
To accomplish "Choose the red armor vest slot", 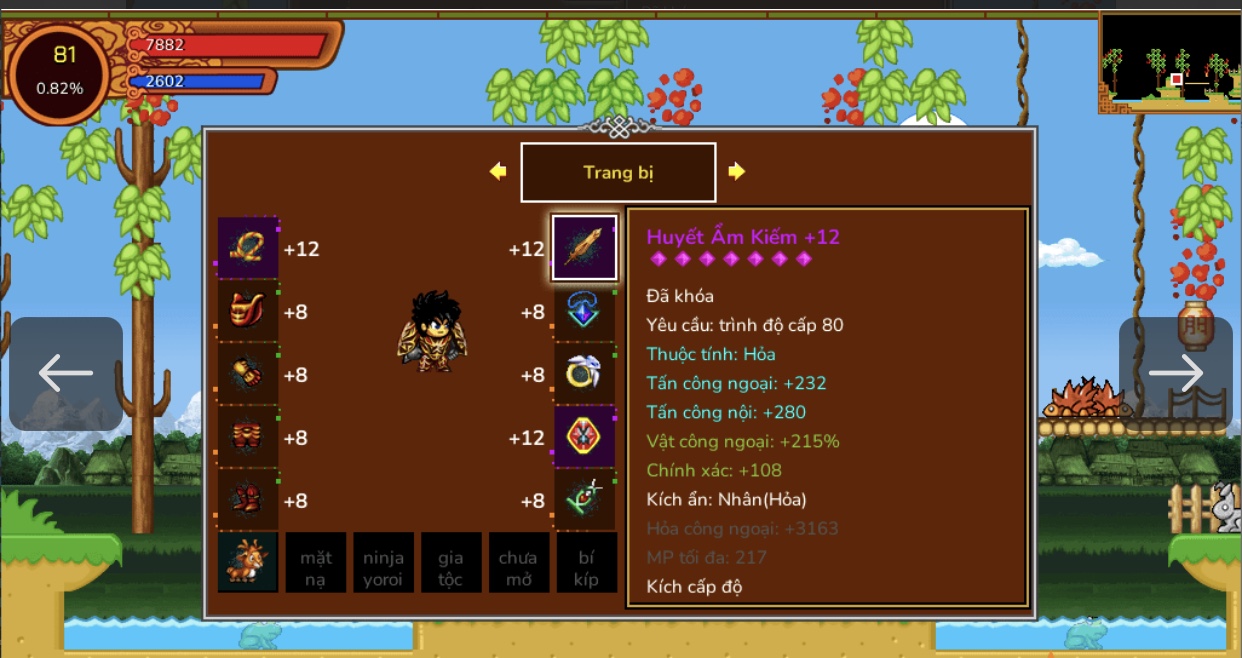I will pos(248,312).
